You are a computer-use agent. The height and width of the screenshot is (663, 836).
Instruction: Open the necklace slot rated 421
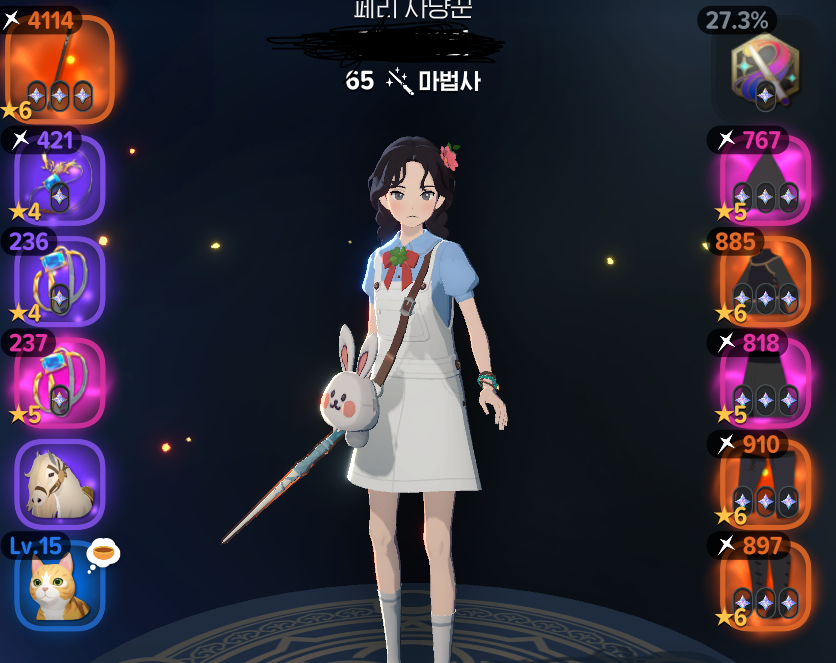[59, 180]
